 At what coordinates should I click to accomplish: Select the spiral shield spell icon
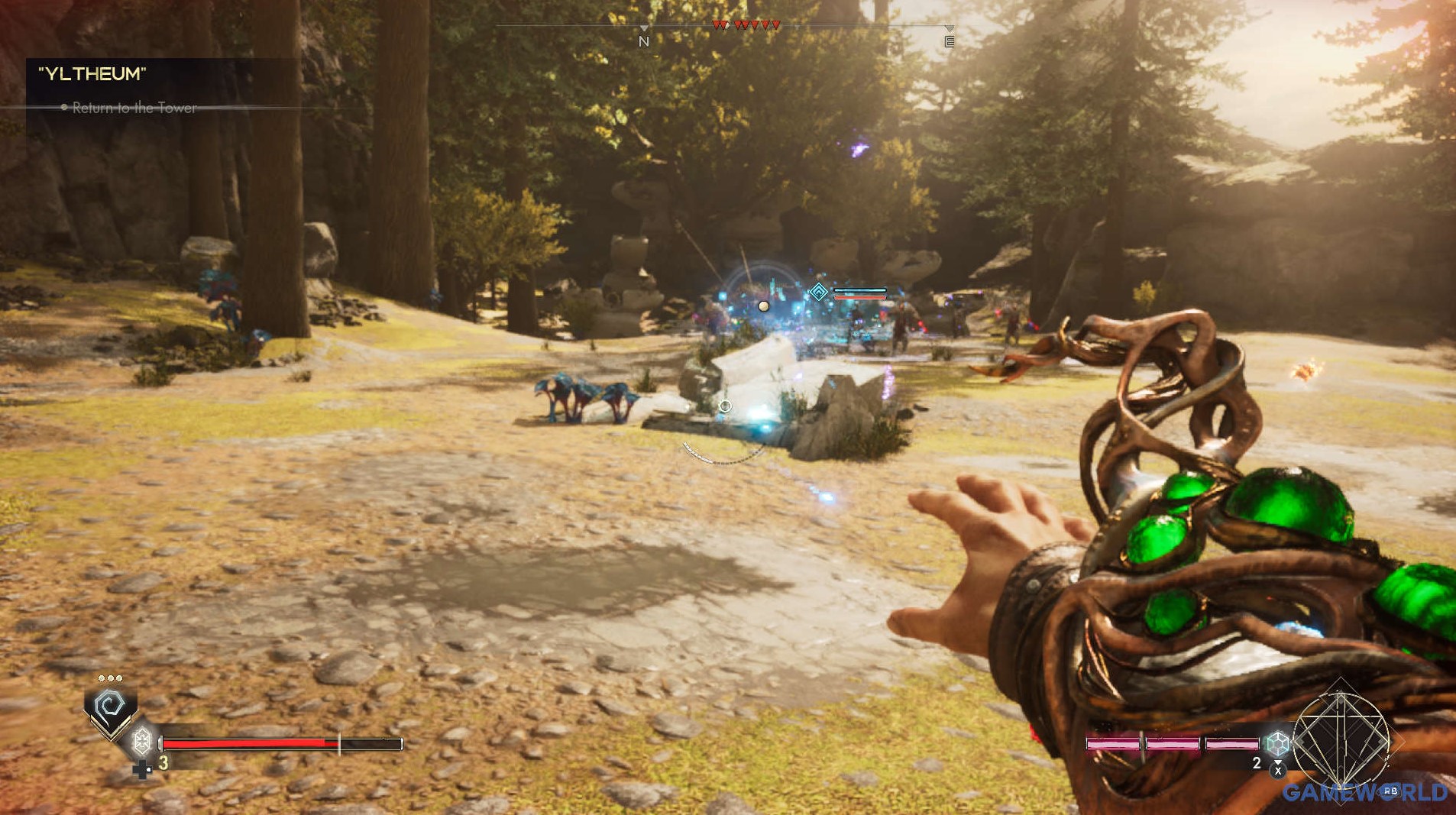pyautogui.click(x=111, y=707)
